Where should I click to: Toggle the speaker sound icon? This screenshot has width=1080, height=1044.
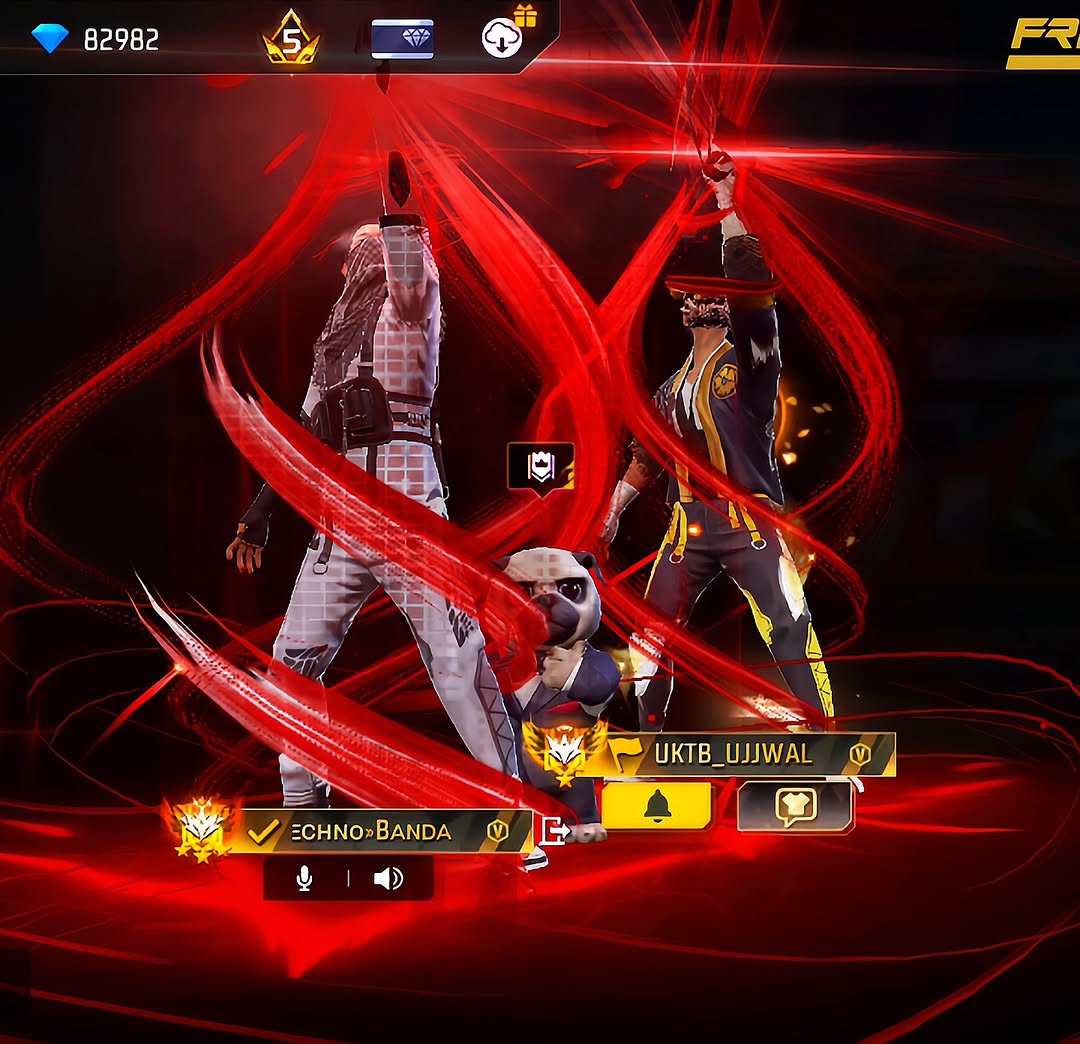click(x=388, y=879)
